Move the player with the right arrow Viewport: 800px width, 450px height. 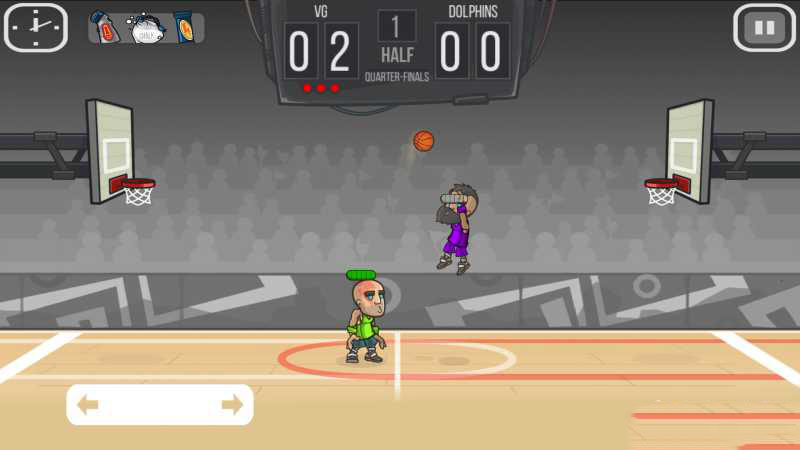click(x=232, y=405)
